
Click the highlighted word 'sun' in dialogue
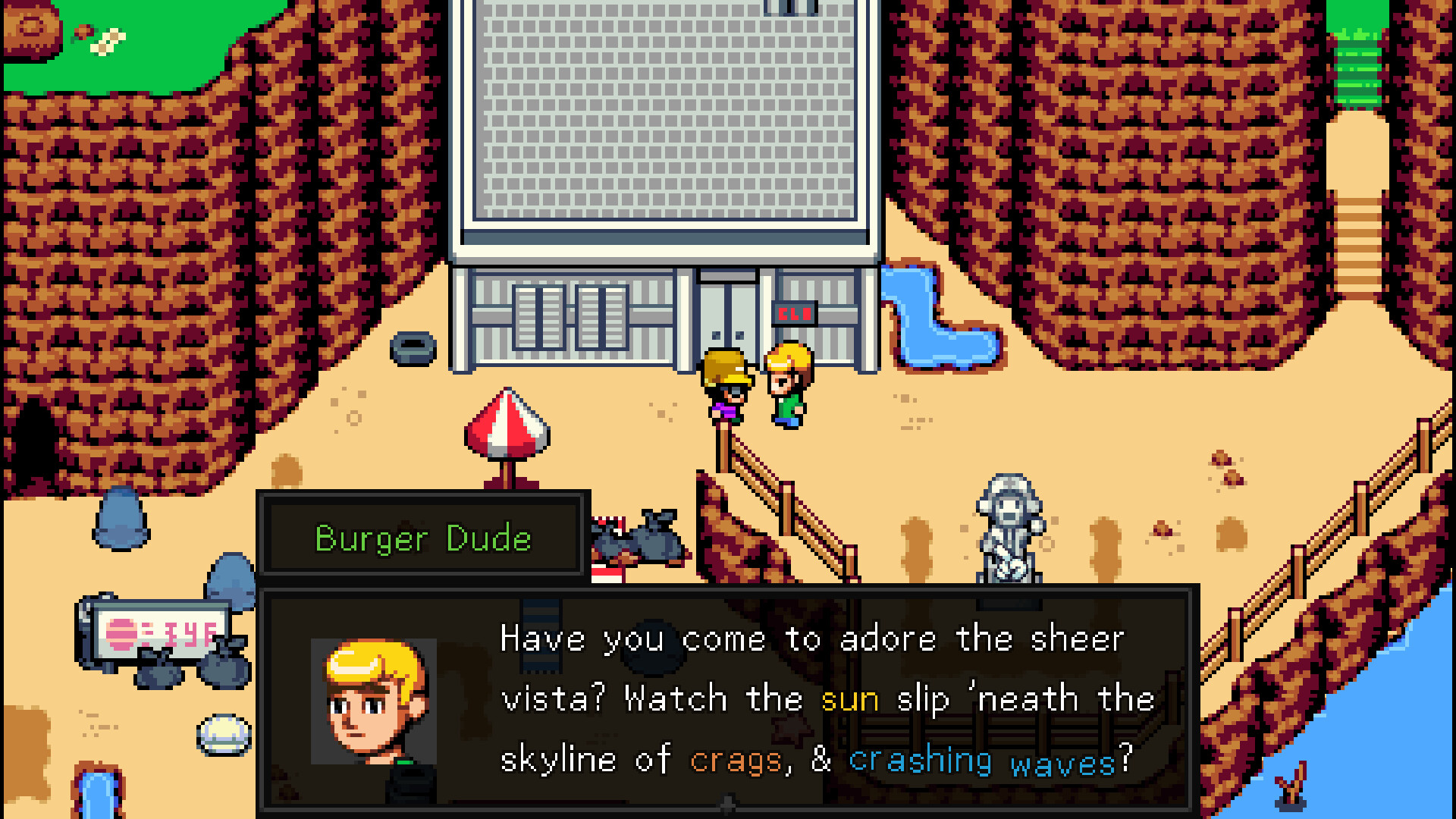(x=850, y=699)
